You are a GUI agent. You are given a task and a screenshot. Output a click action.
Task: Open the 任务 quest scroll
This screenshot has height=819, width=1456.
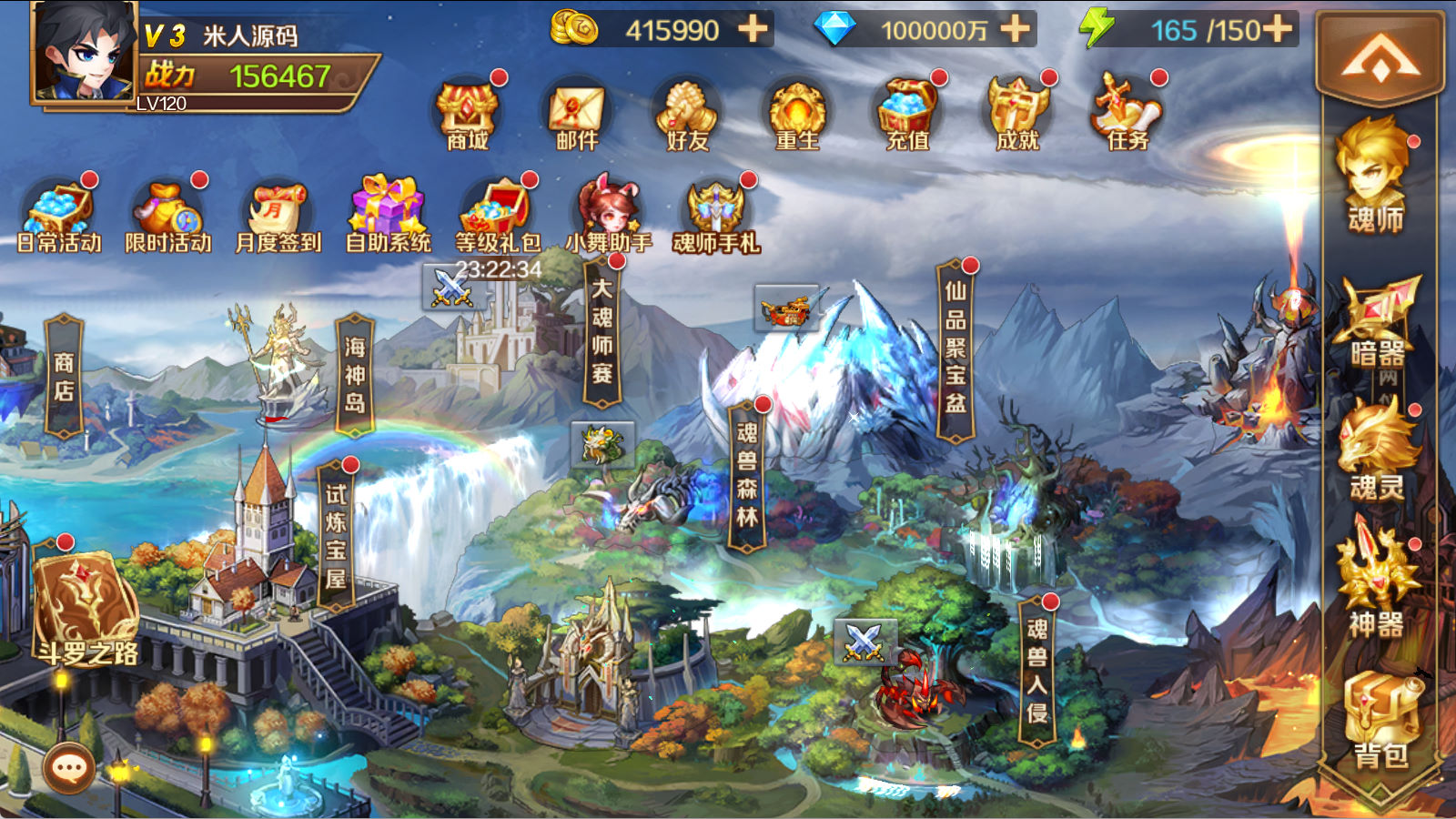1127,114
